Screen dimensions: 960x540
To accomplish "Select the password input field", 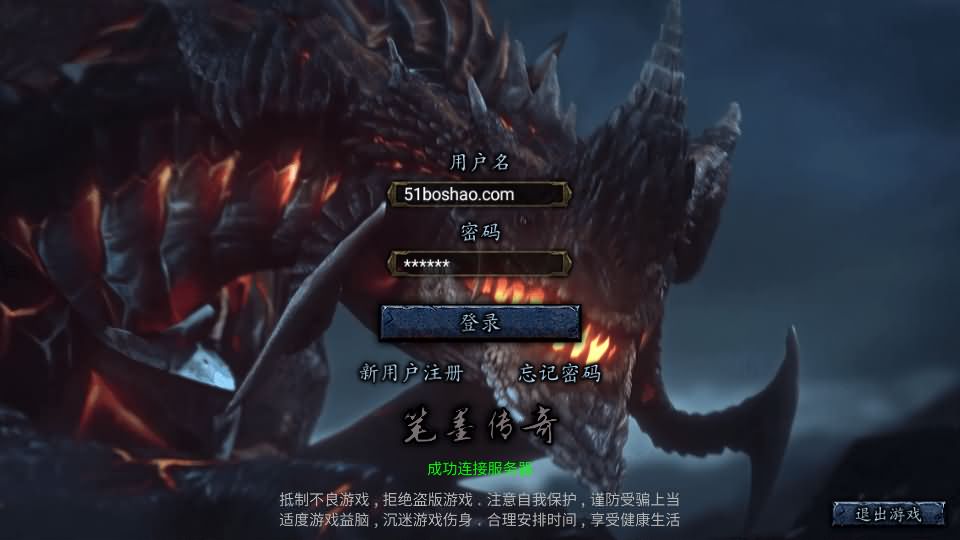I will tap(479, 264).
